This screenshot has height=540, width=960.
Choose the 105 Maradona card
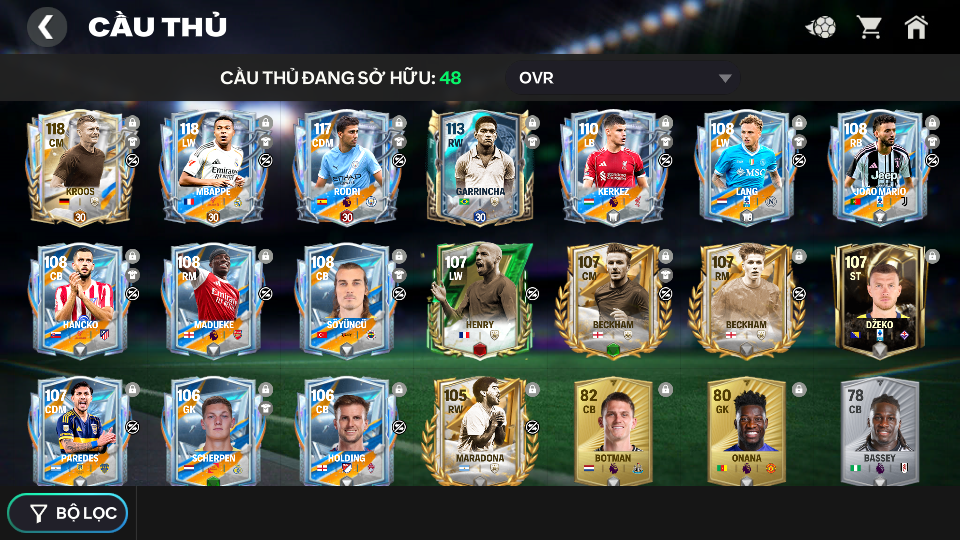click(477, 431)
